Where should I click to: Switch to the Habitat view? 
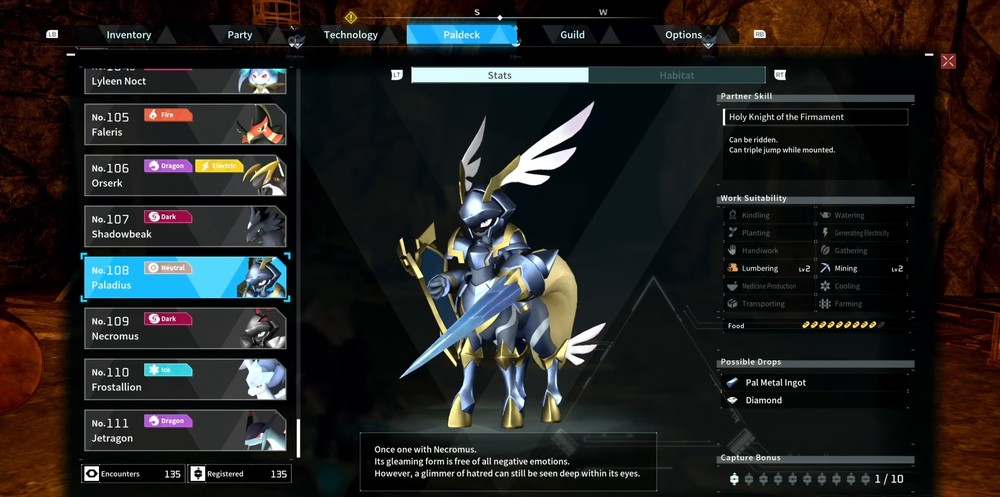677,75
